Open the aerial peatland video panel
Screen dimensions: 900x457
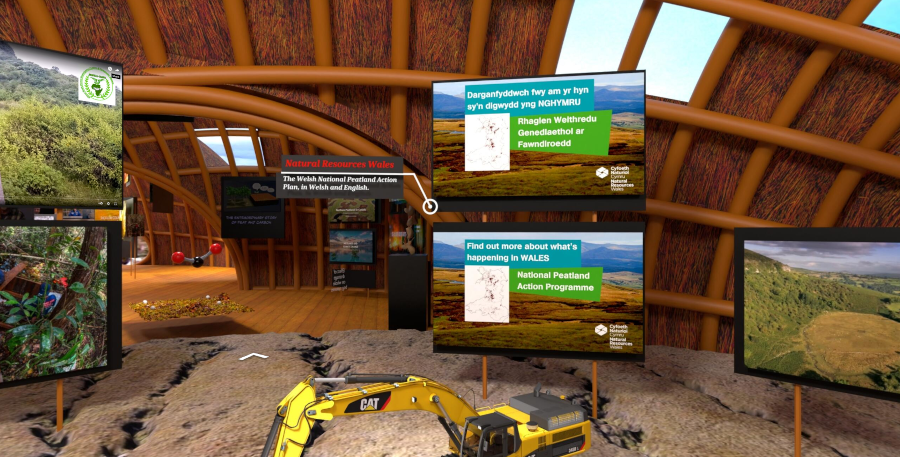click(818, 309)
